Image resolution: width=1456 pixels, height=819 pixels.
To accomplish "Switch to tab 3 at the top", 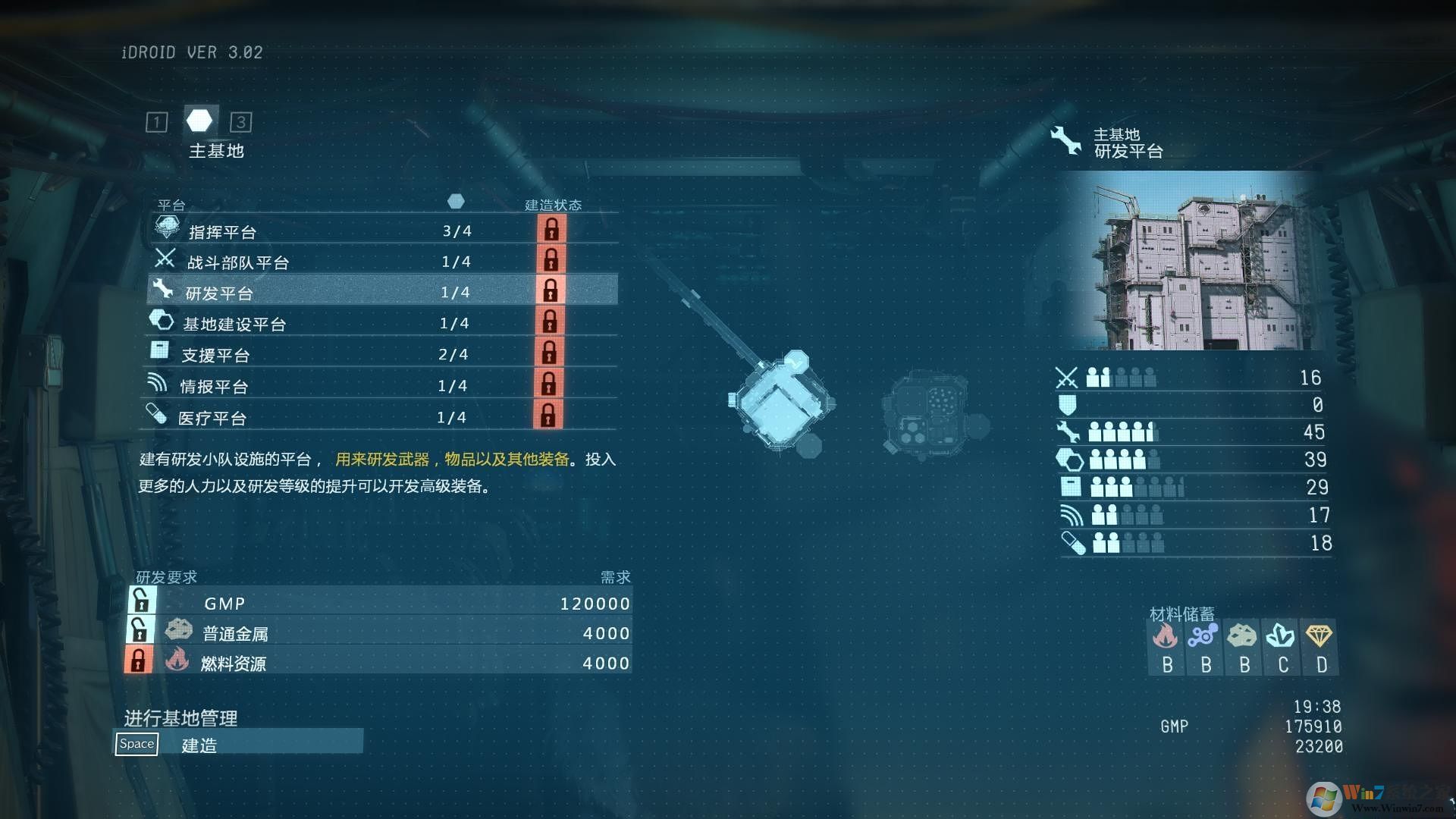I will [x=241, y=122].
